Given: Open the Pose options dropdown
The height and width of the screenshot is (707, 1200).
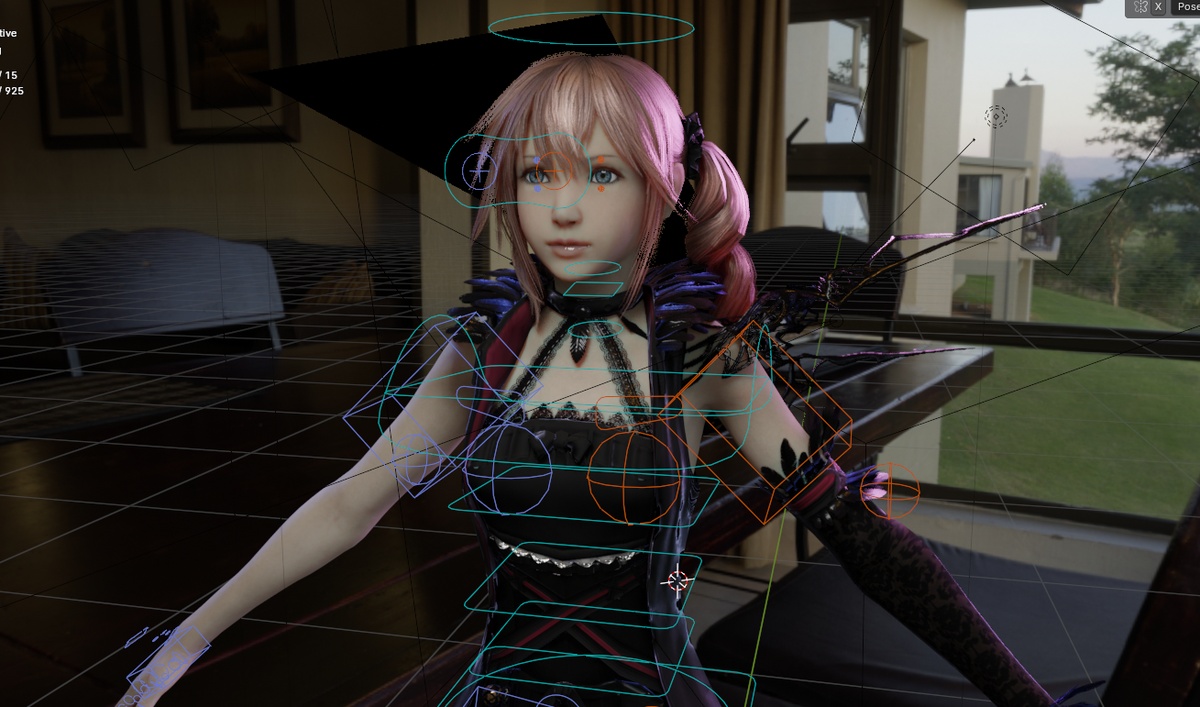Looking at the screenshot, I should [x=1187, y=7].
